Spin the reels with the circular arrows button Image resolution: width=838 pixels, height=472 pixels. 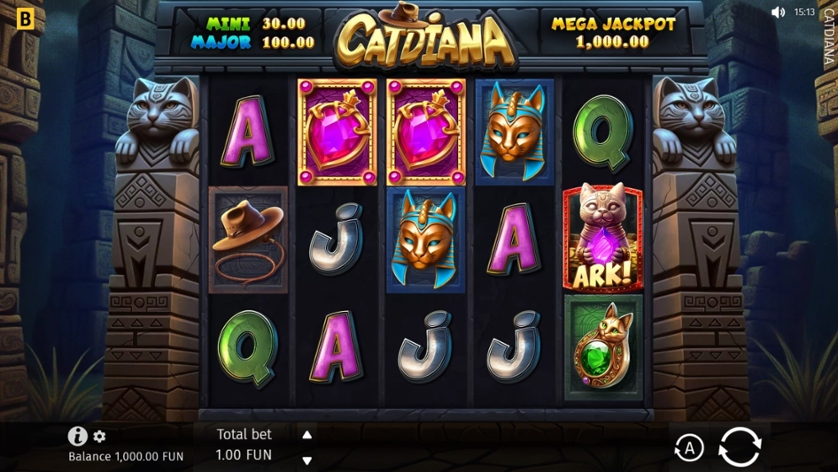point(739,446)
